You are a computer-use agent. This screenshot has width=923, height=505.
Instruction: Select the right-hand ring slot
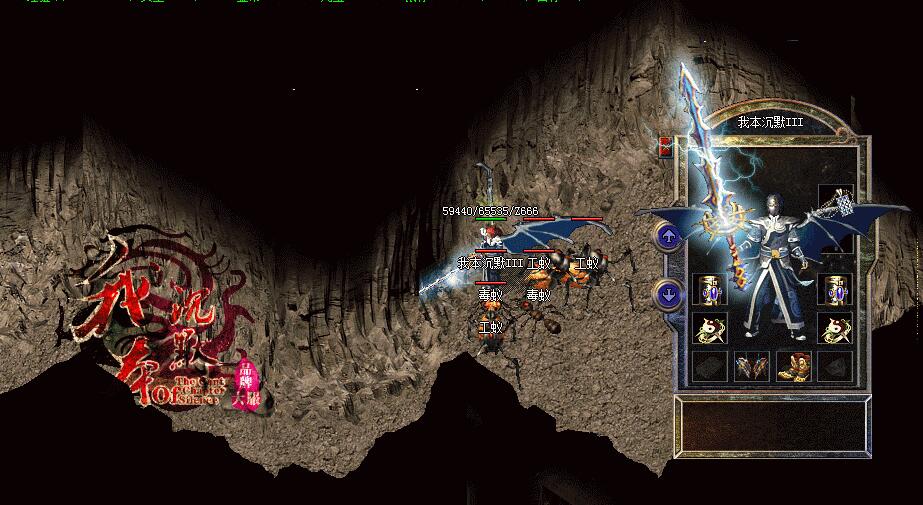(x=834, y=328)
